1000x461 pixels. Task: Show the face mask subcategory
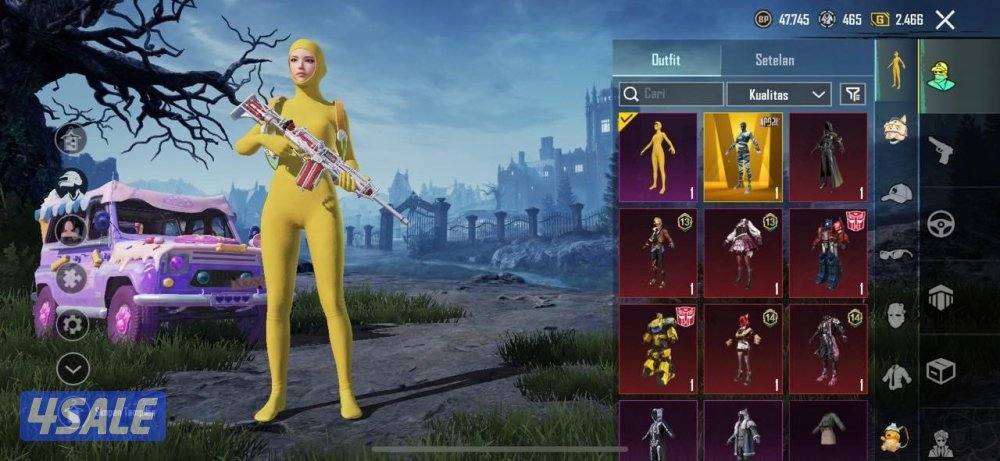coord(896,316)
